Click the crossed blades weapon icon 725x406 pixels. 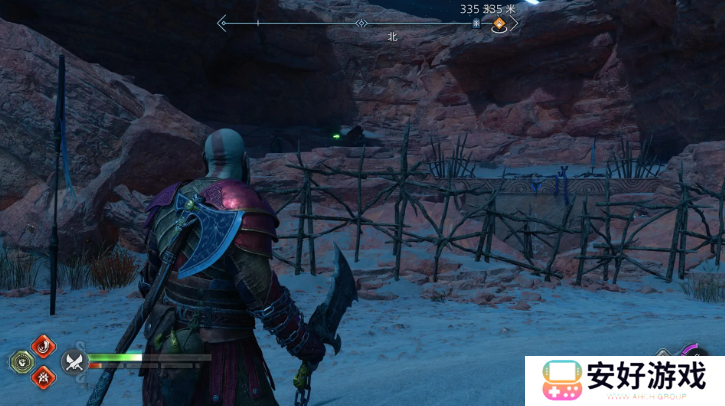(x=73, y=361)
